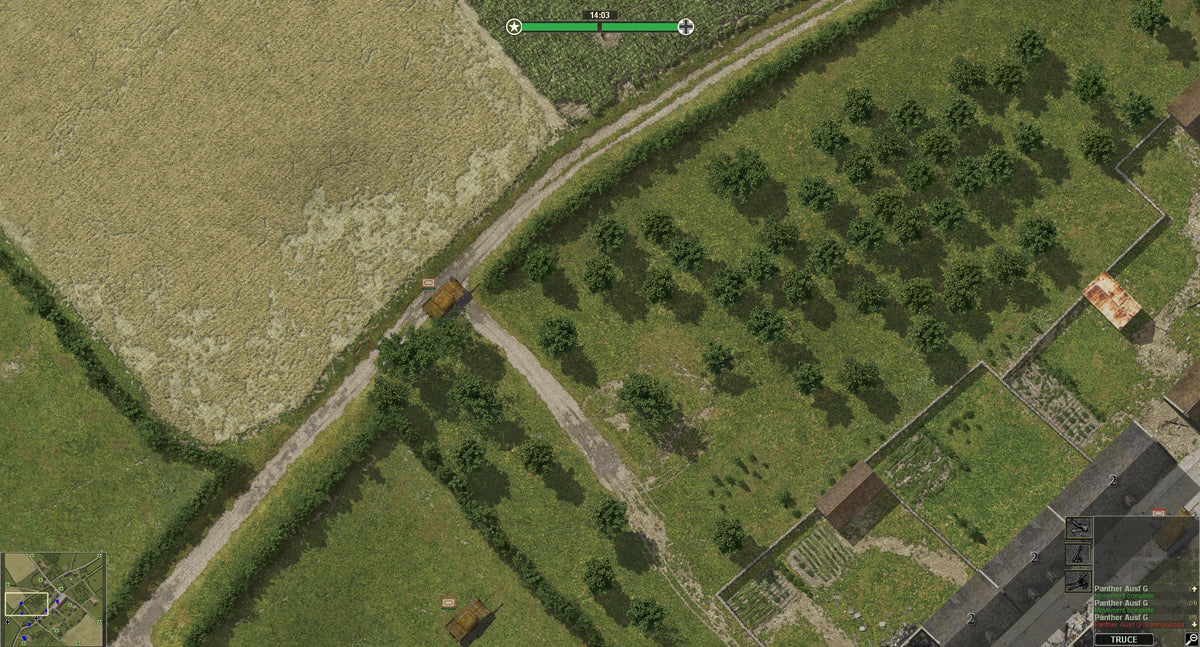Click the message log up arrow
Viewport: 1200px width, 647px height.
point(1193,589)
